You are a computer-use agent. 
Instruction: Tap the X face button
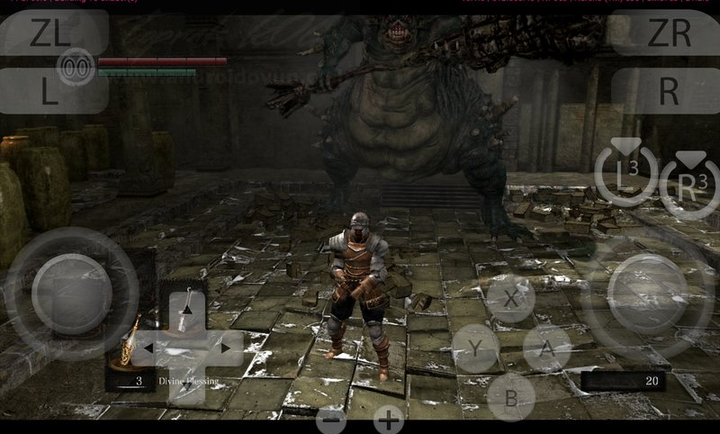click(511, 298)
